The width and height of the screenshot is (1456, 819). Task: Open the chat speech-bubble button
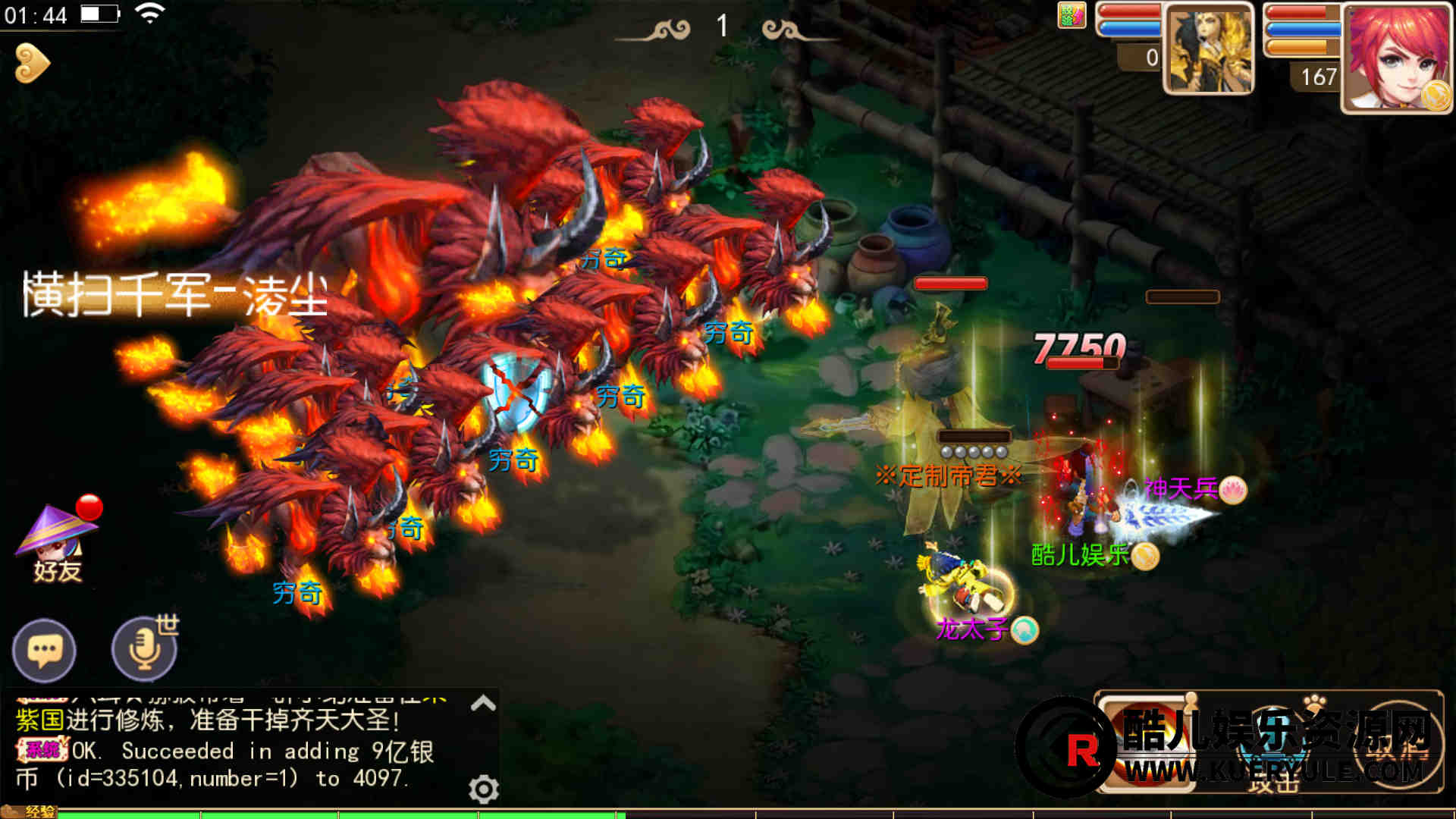point(44,651)
